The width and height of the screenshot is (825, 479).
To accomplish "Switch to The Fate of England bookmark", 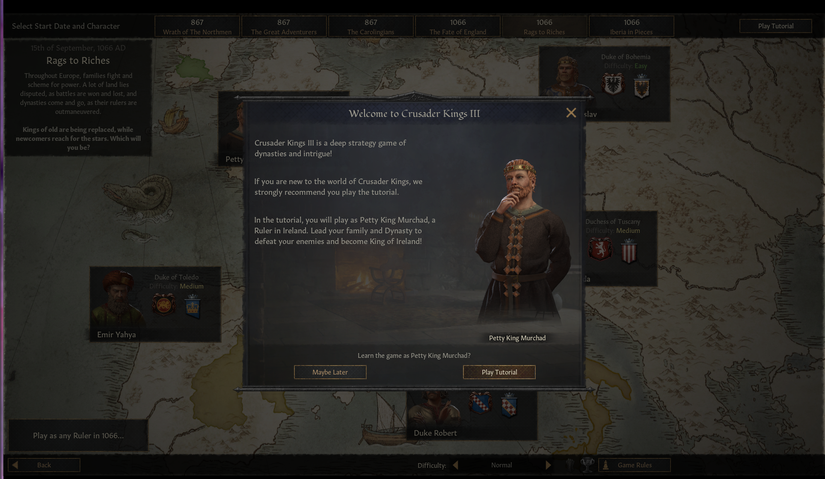I will [x=458, y=26].
